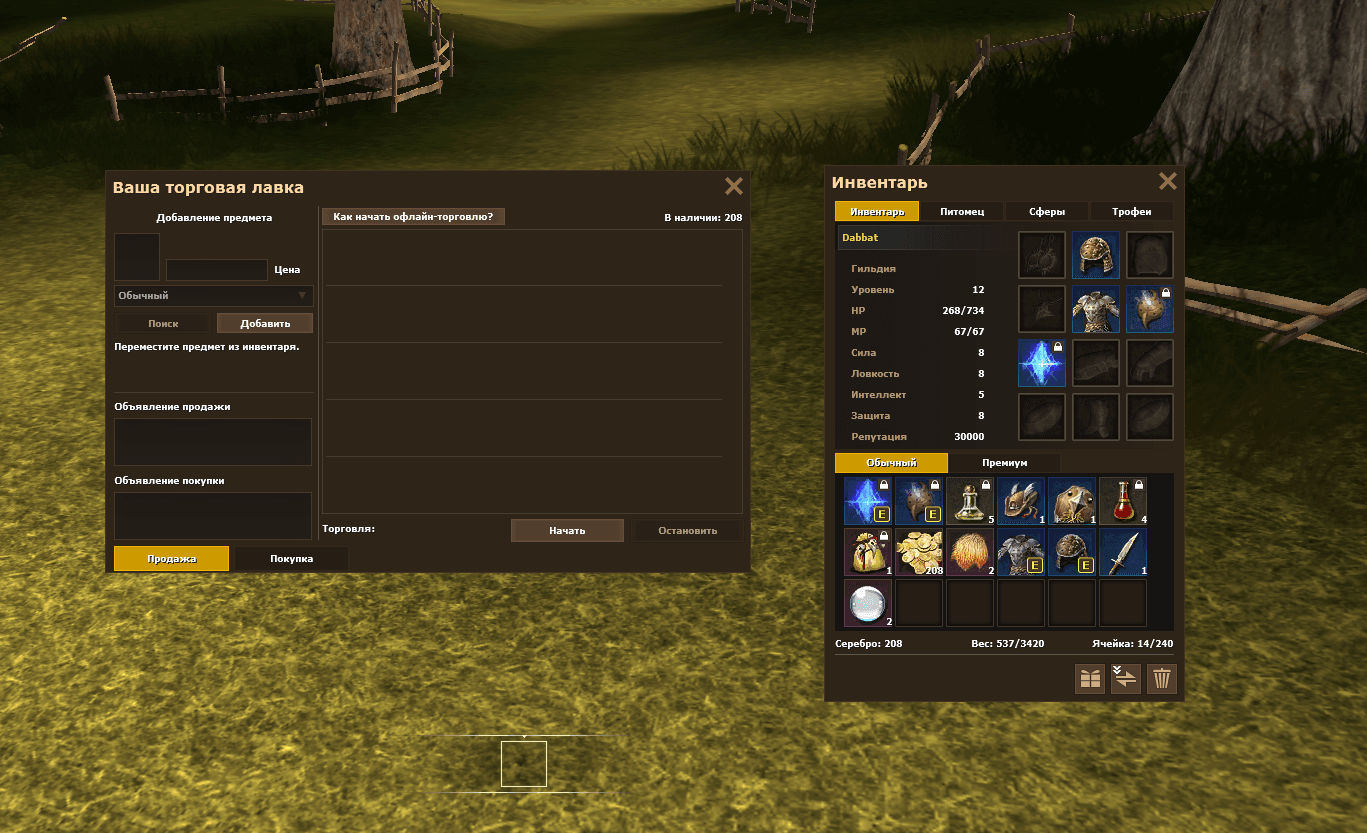
Task: Click the sort arrows inventory button
Action: pyautogui.click(x=1126, y=679)
